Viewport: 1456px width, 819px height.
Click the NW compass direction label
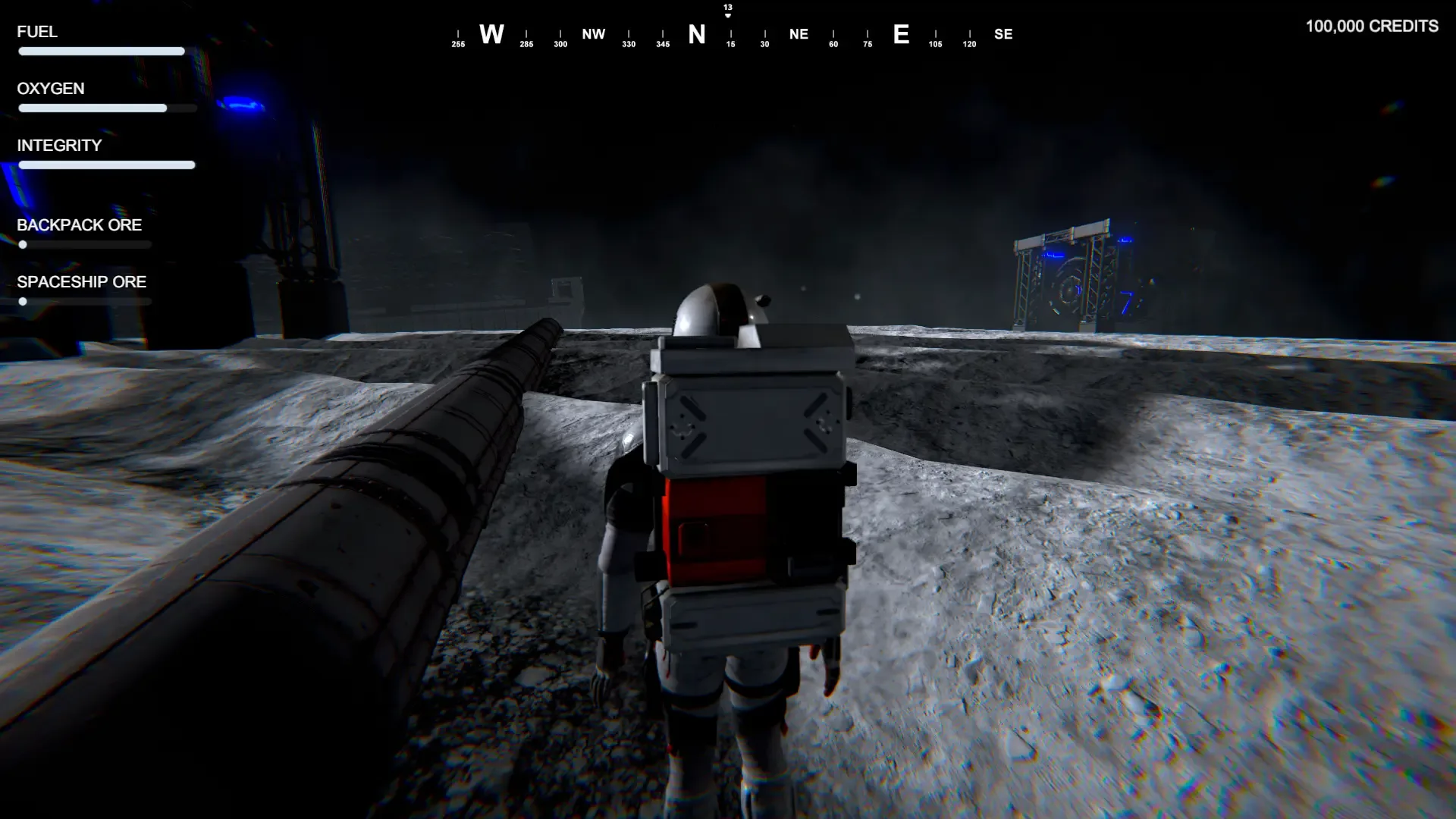(593, 33)
